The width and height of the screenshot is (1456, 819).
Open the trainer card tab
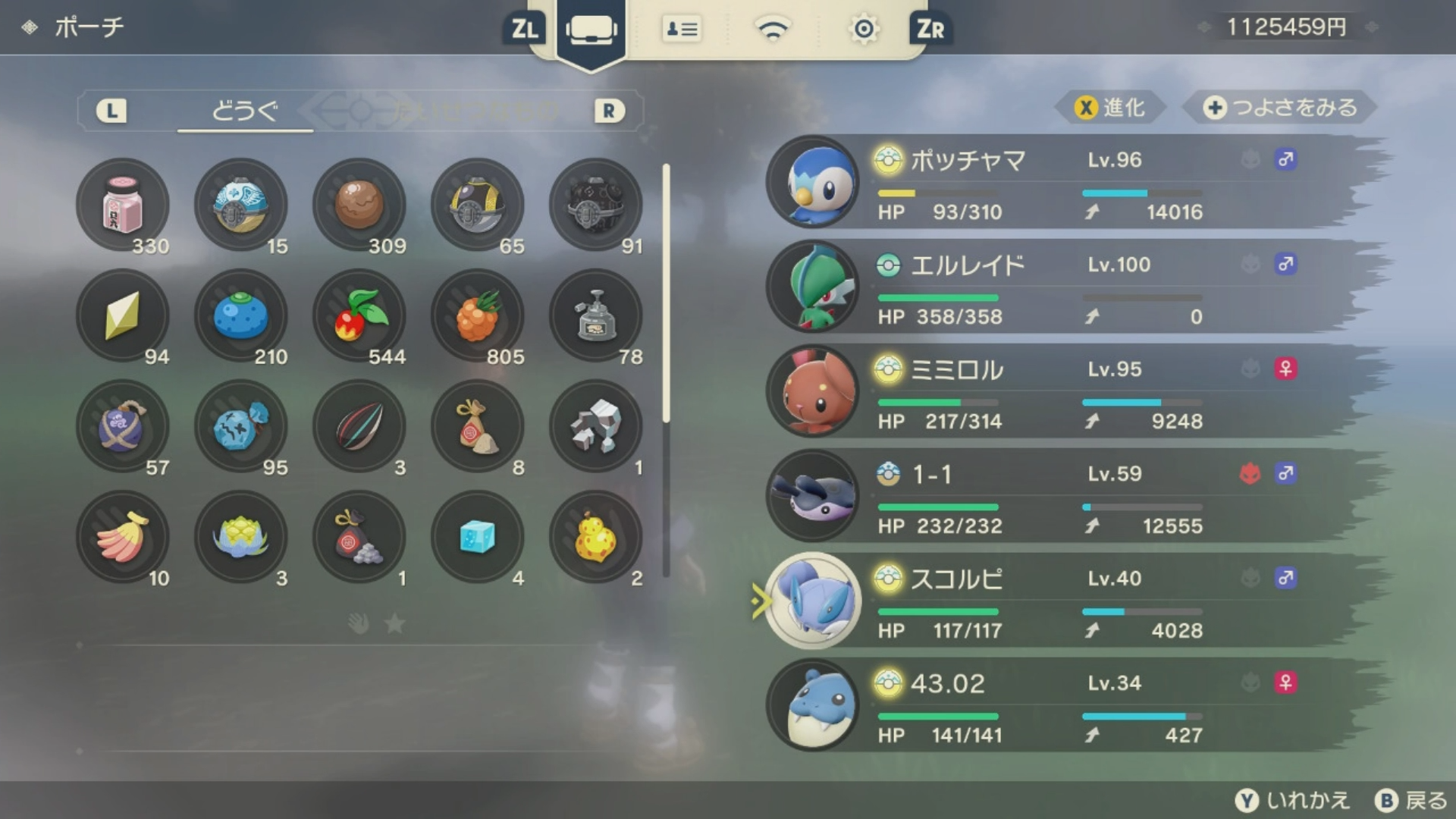681,30
